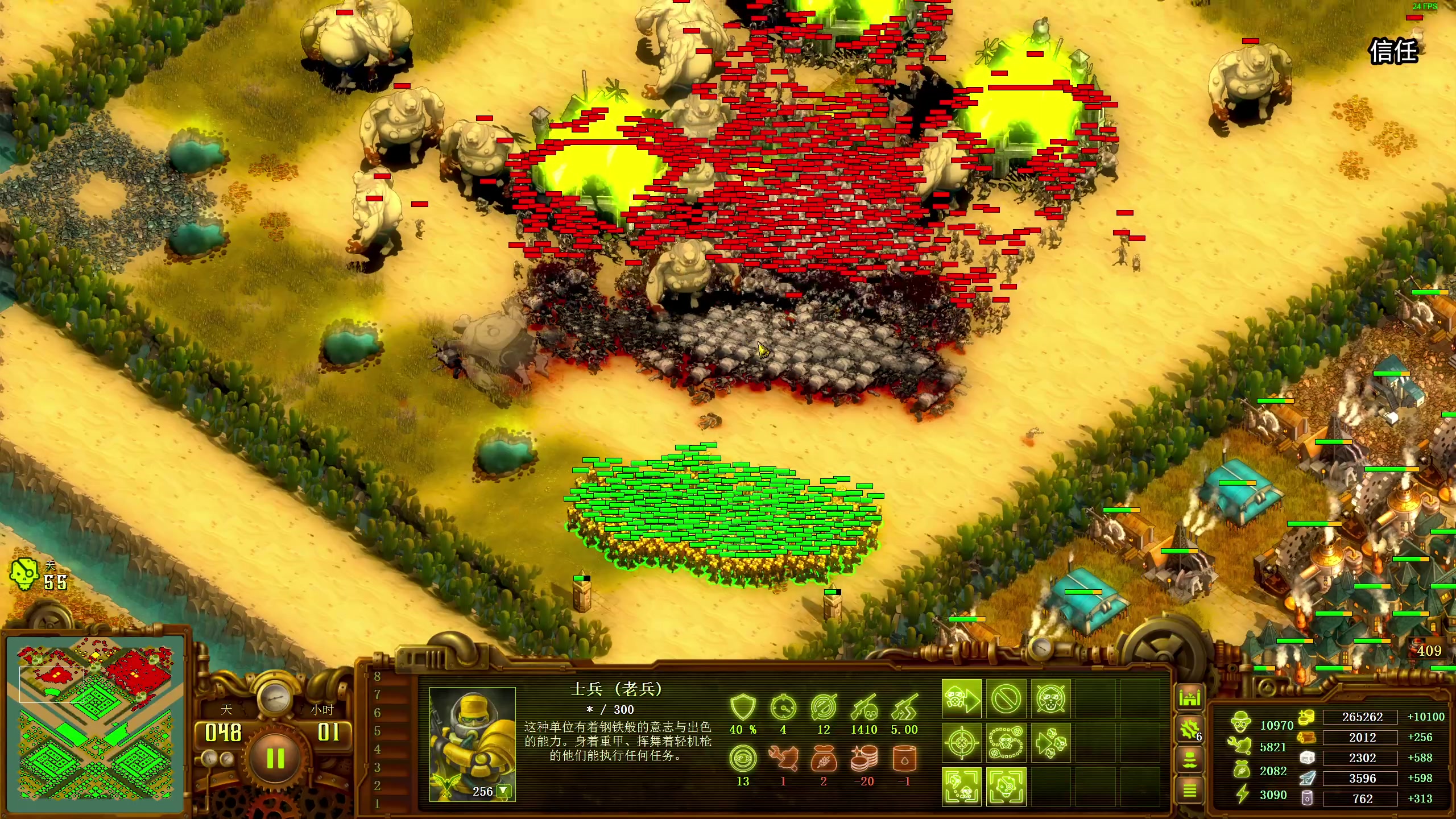Choose the hold position command icon
This screenshot has height=819, width=1456.
(x=1050, y=698)
